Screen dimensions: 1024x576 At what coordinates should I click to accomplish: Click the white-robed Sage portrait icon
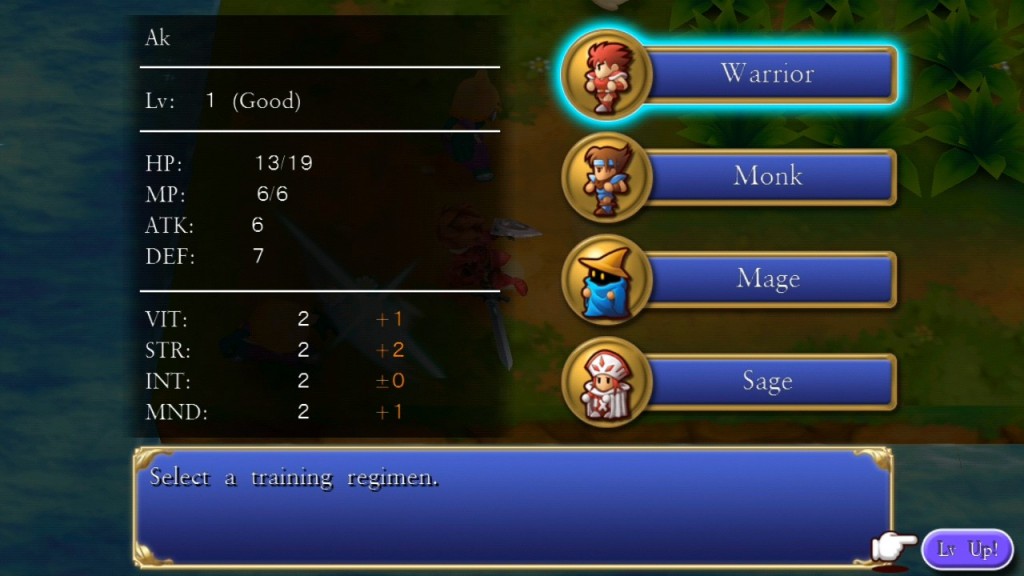pos(607,383)
